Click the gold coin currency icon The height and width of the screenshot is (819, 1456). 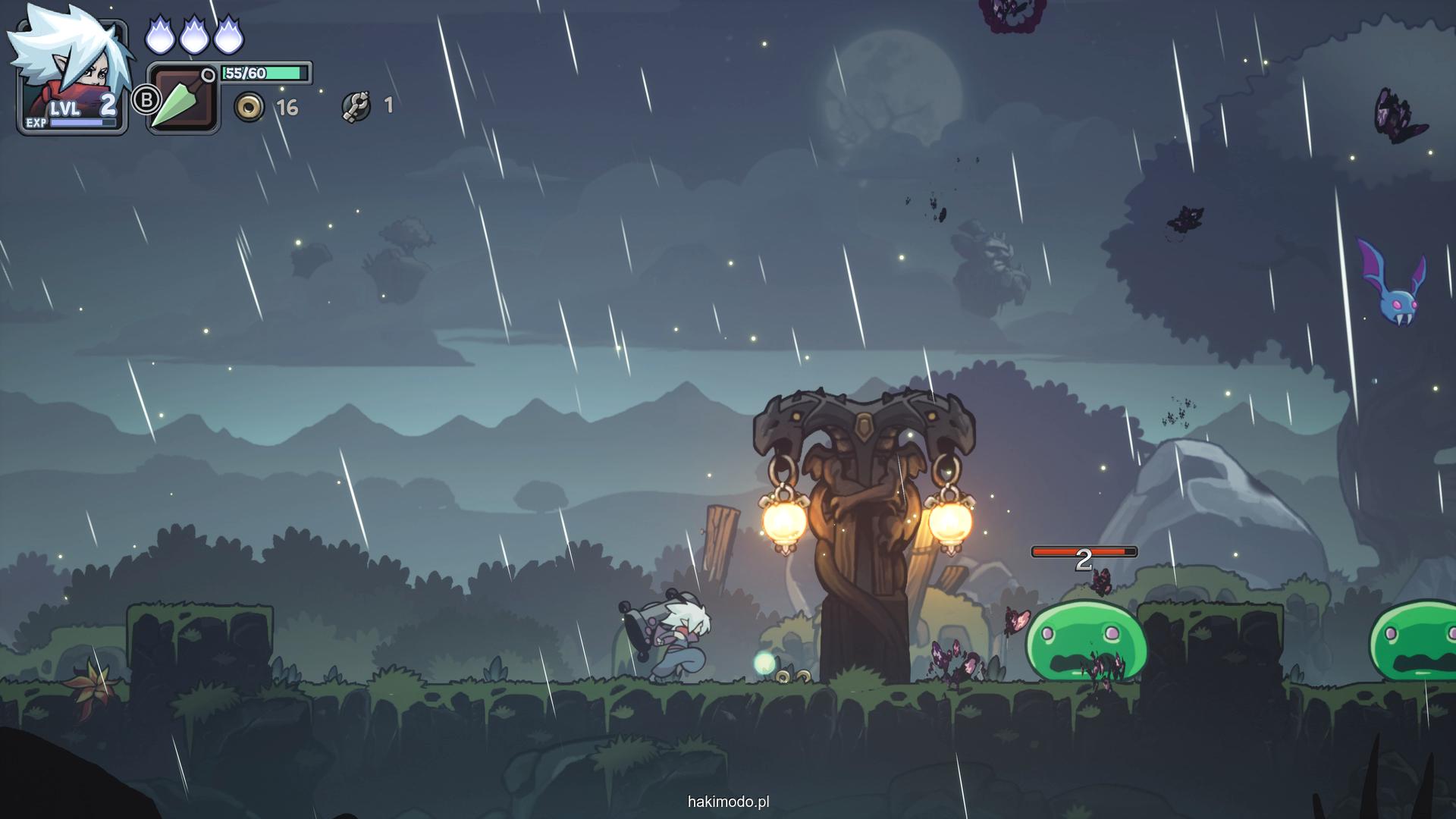click(249, 108)
